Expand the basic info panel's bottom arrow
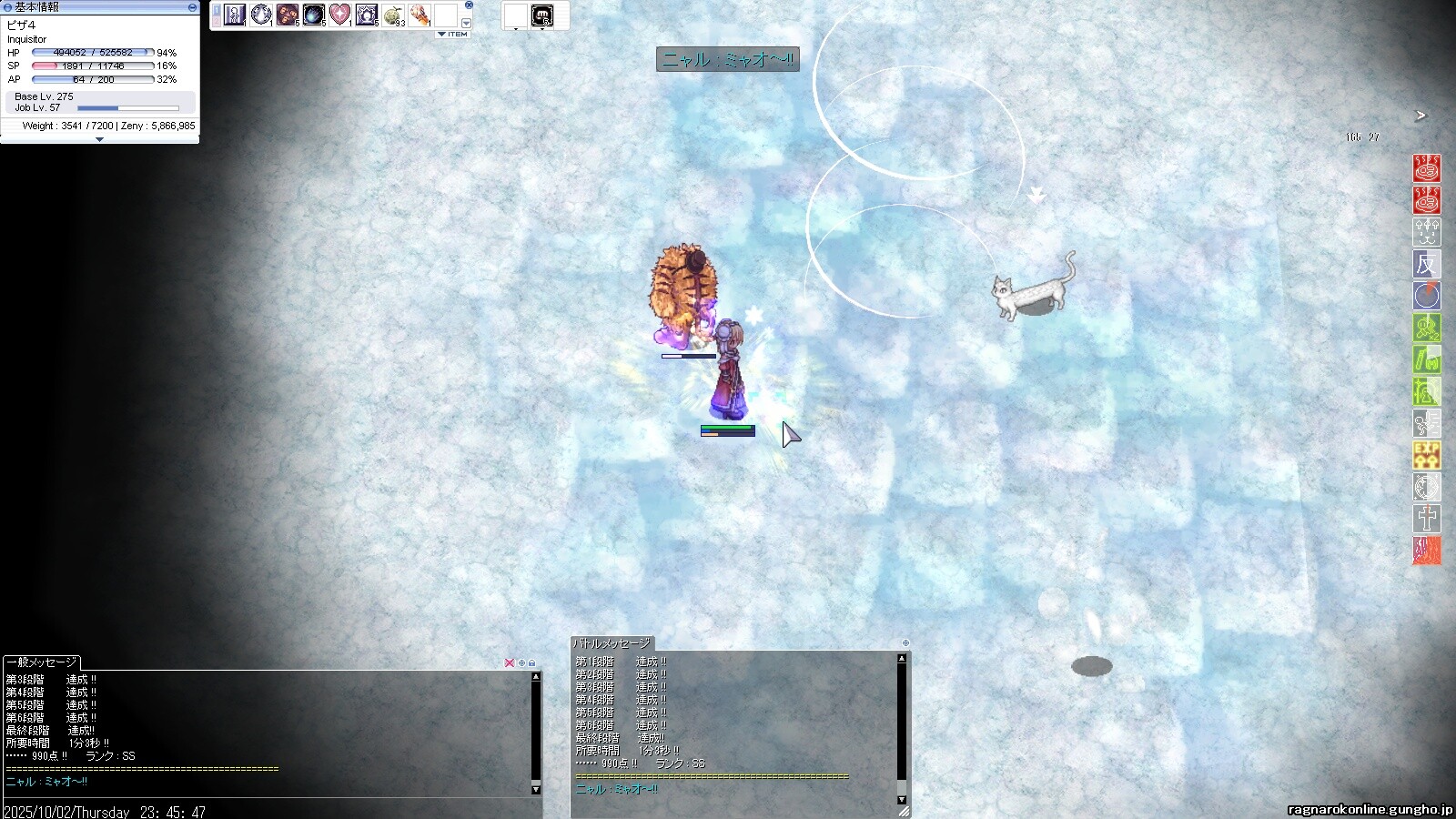Image resolution: width=1456 pixels, height=819 pixels. point(99,139)
